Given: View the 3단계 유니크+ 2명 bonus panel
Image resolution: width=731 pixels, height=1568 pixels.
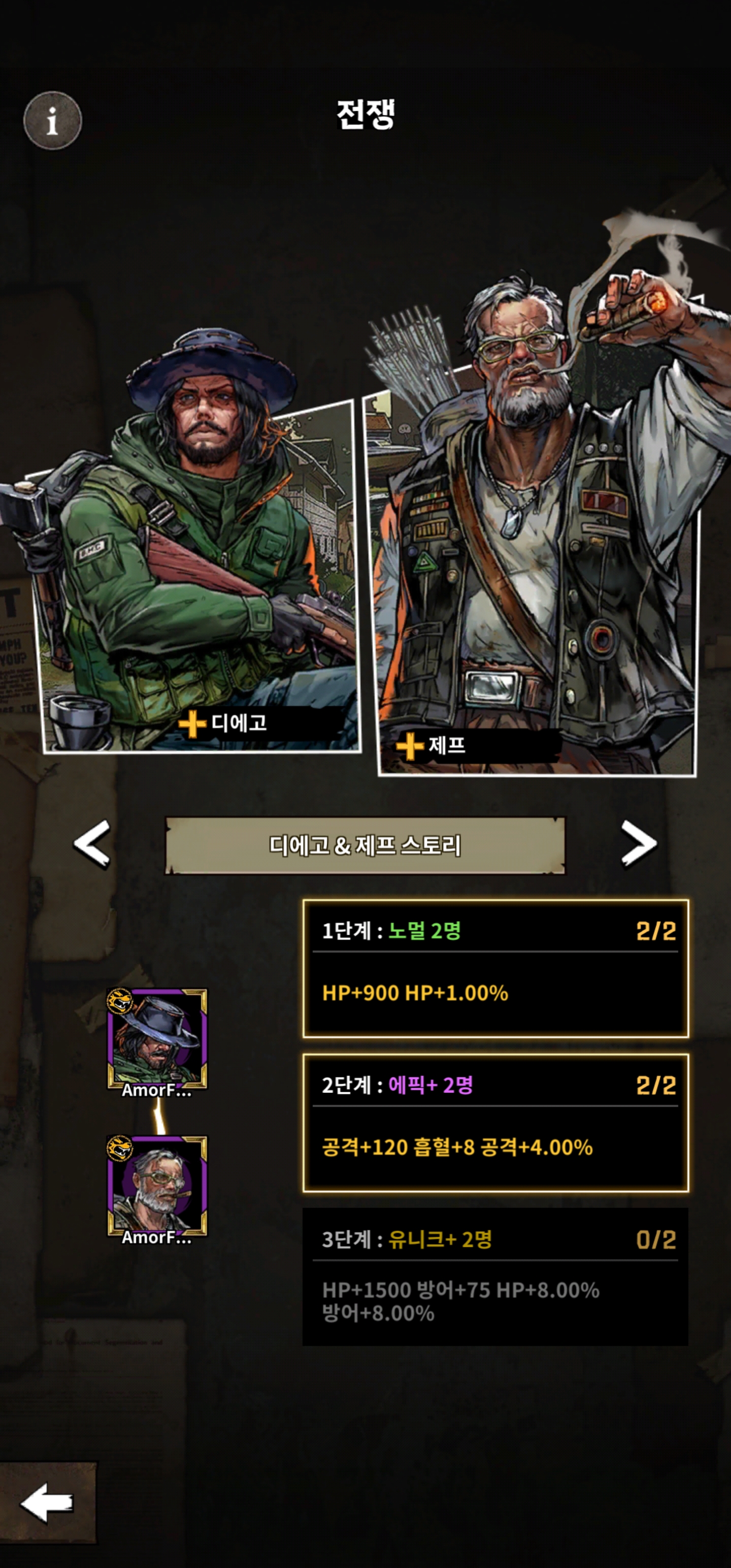Looking at the screenshot, I should point(495,1277).
